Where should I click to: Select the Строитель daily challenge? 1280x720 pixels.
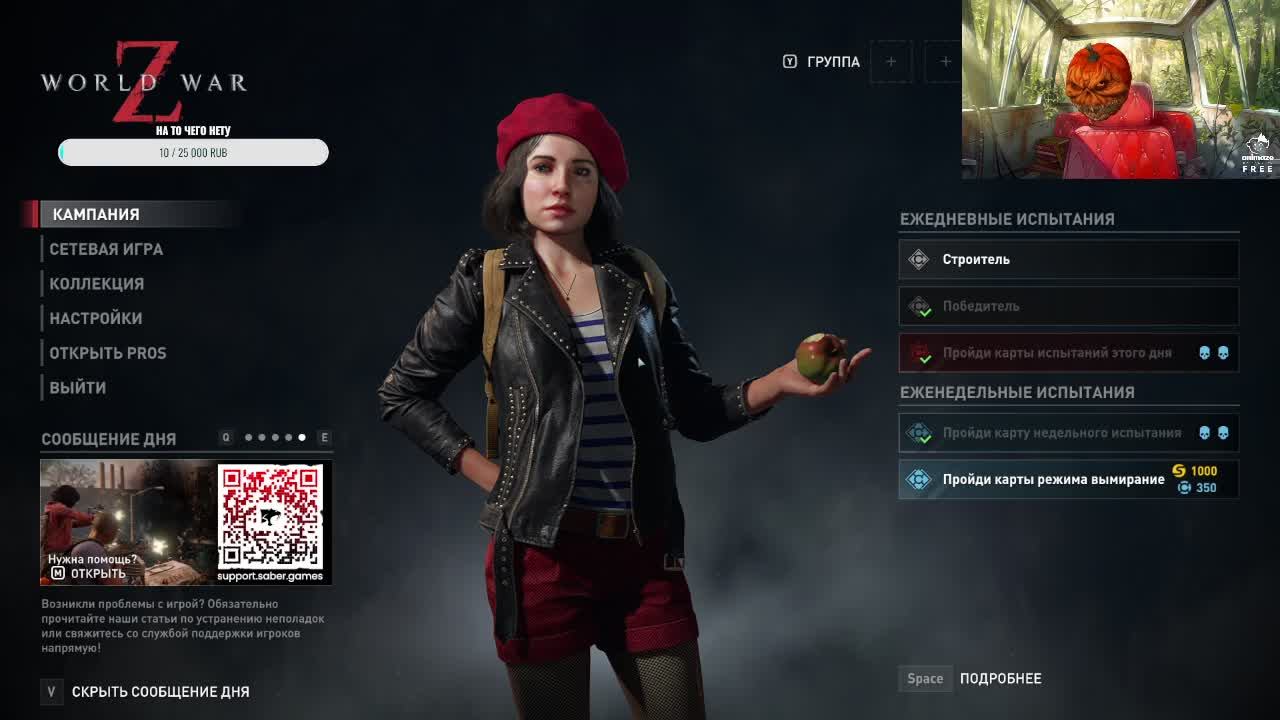pyautogui.click(x=1068, y=260)
